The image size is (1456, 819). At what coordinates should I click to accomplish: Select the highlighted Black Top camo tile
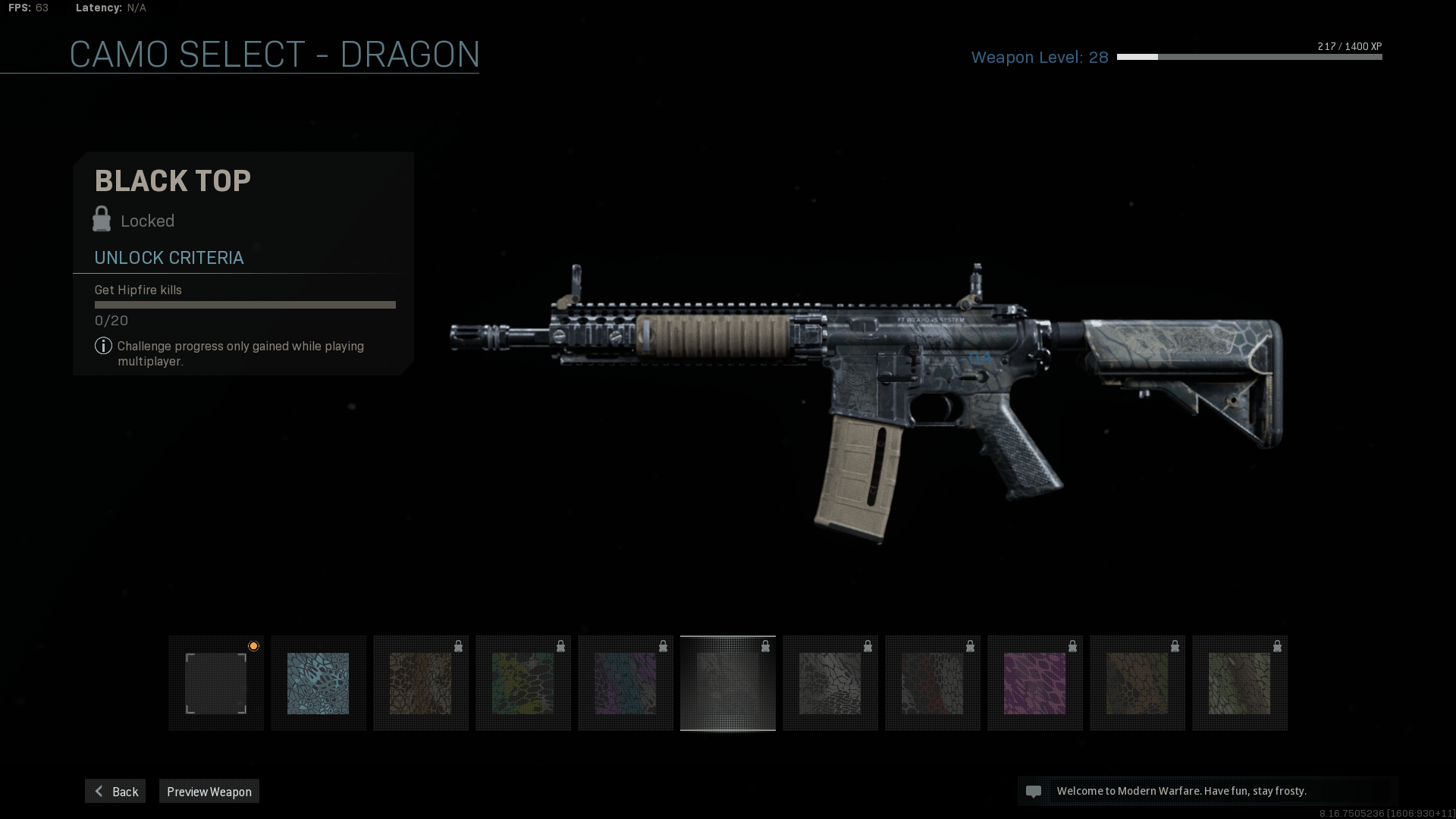click(x=728, y=683)
